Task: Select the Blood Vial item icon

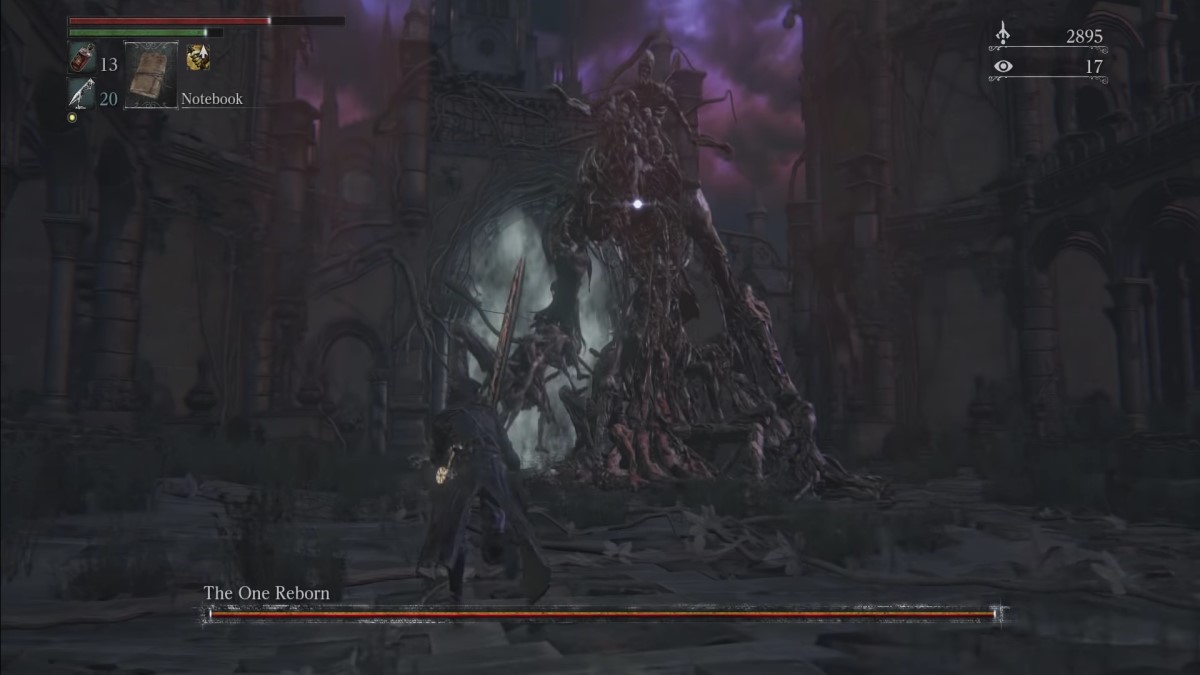Action: tap(80, 59)
